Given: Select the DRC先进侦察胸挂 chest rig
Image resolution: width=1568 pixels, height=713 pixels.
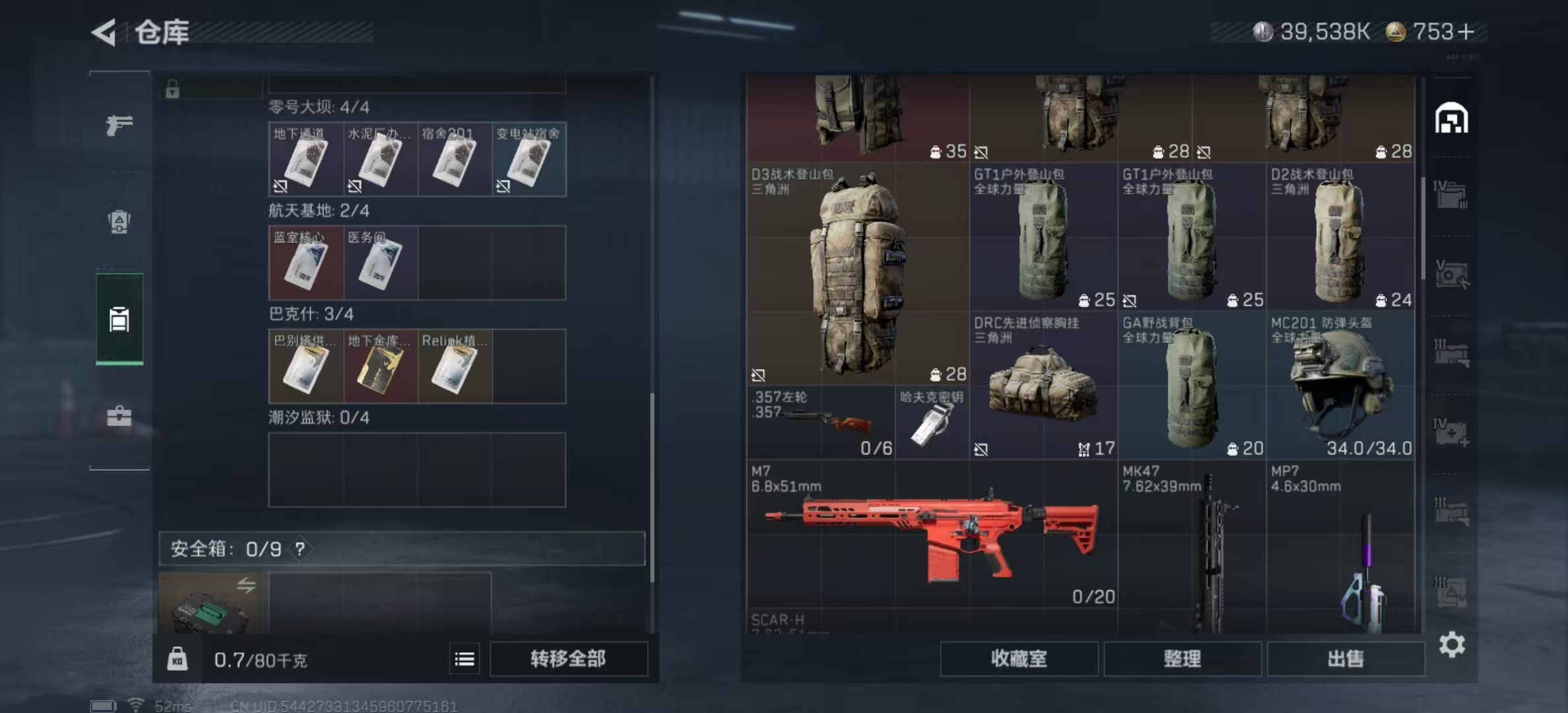Looking at the screenshot, I should coord(1043,386).
